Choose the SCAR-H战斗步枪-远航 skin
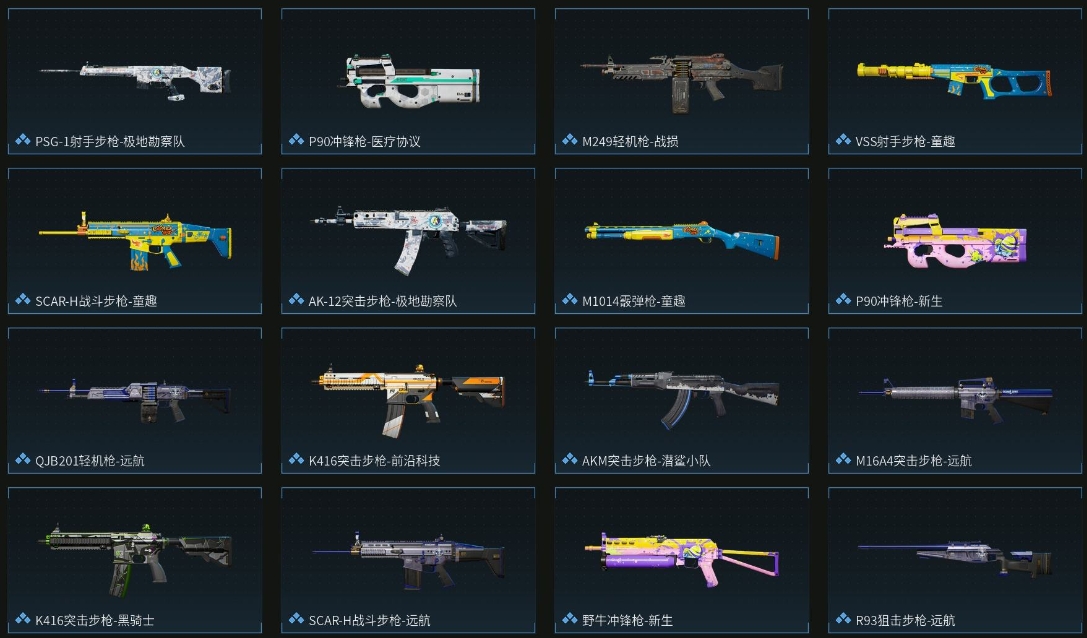Screen dimensions: 1087x638 coord(408,558)
